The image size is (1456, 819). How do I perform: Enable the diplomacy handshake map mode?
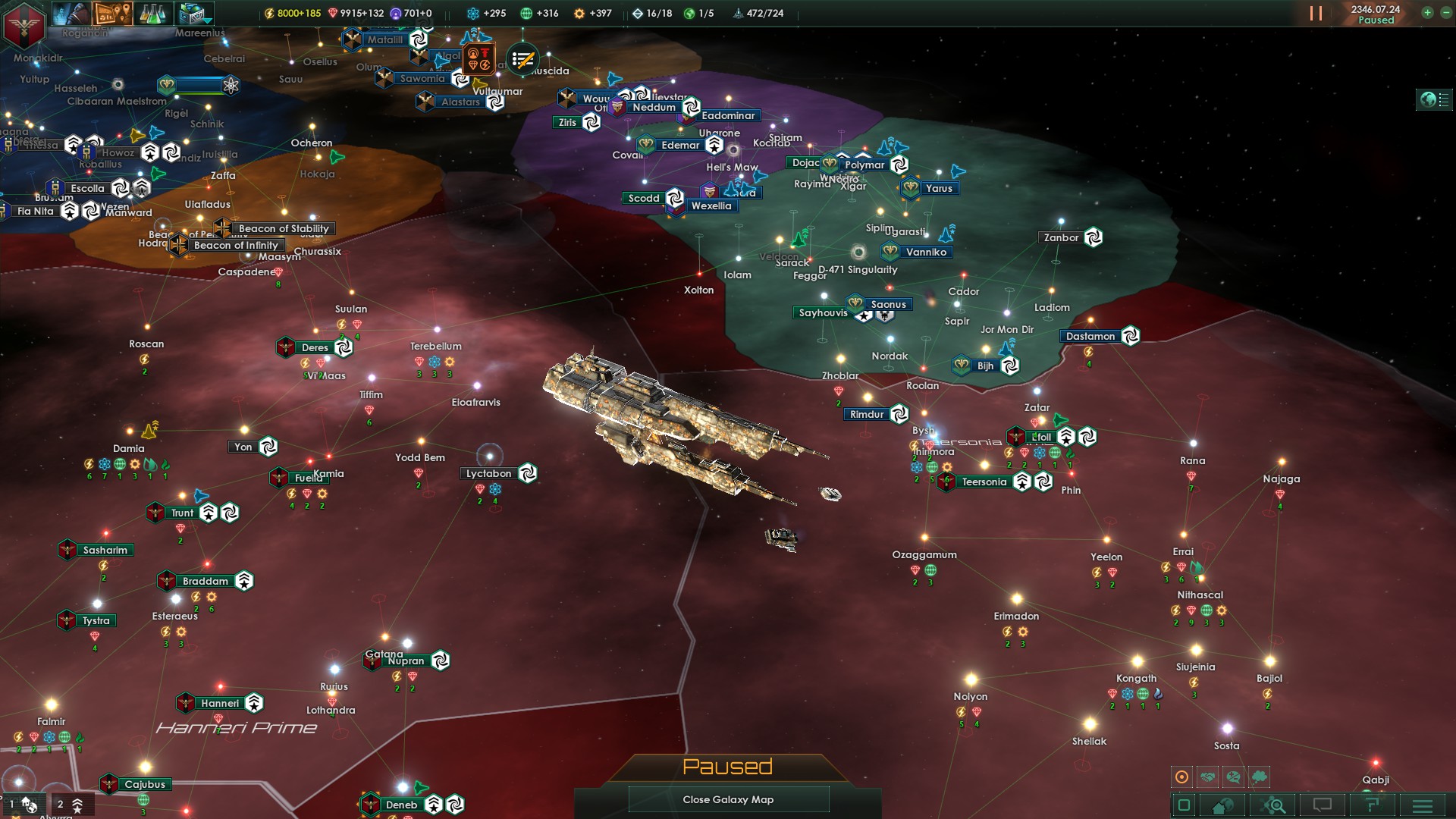pos(1207,777)
